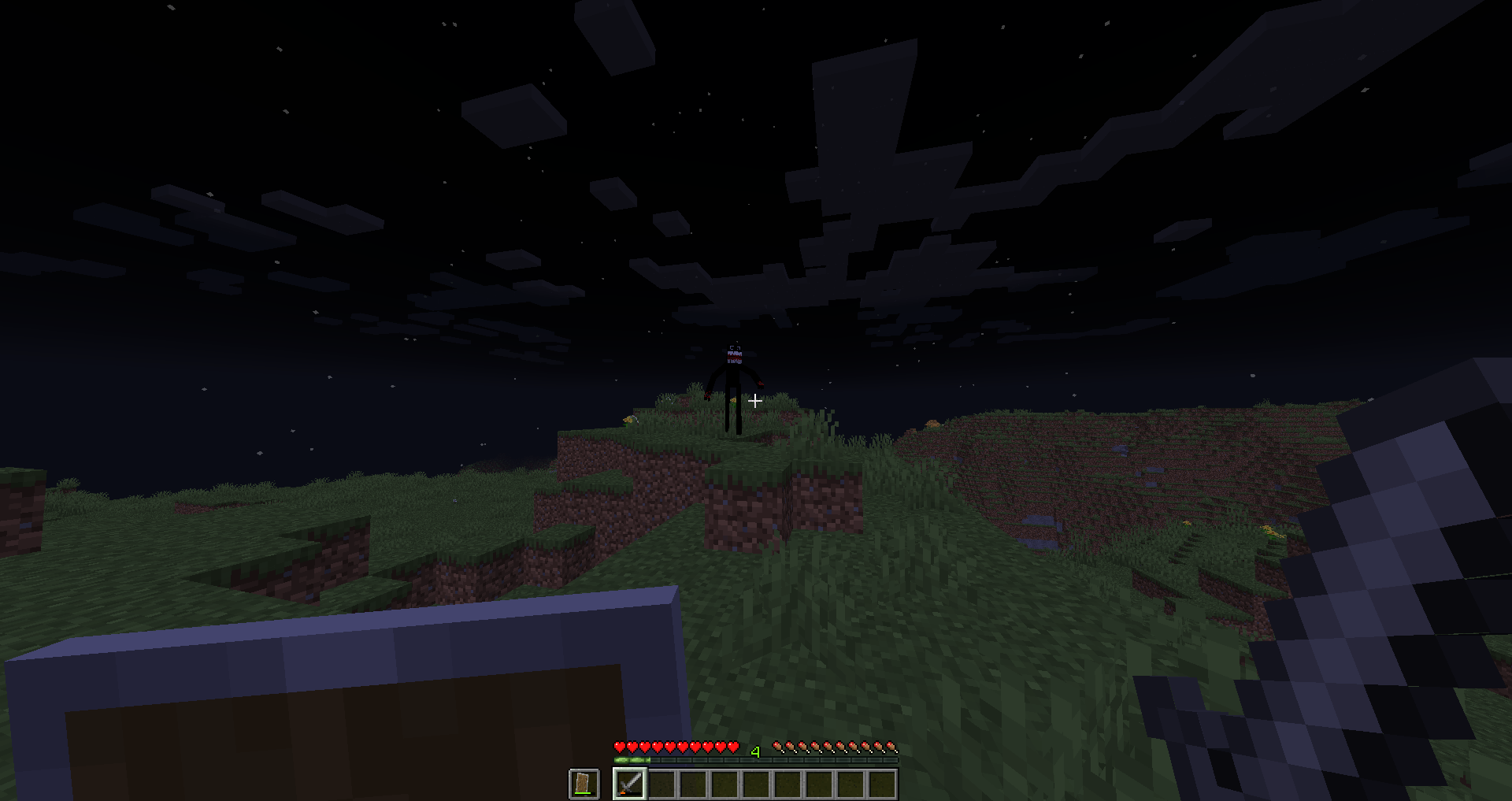The image size is (1512, 801).
Task: Click the last hotbar slot on the right
Action: (880, 784)
